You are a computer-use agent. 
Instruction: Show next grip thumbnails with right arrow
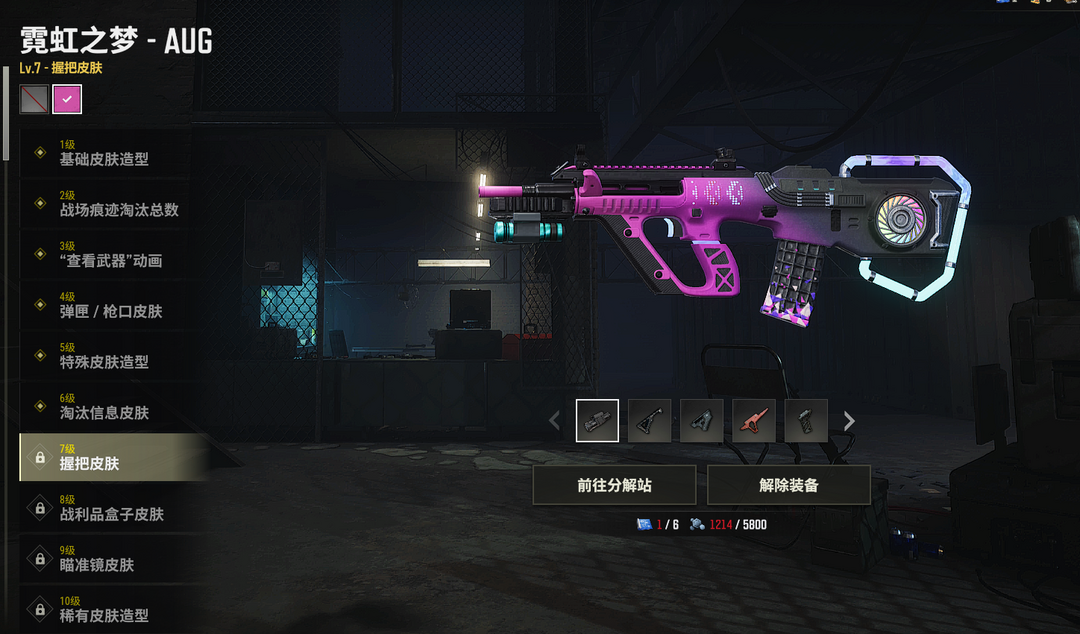click(849, 421)
